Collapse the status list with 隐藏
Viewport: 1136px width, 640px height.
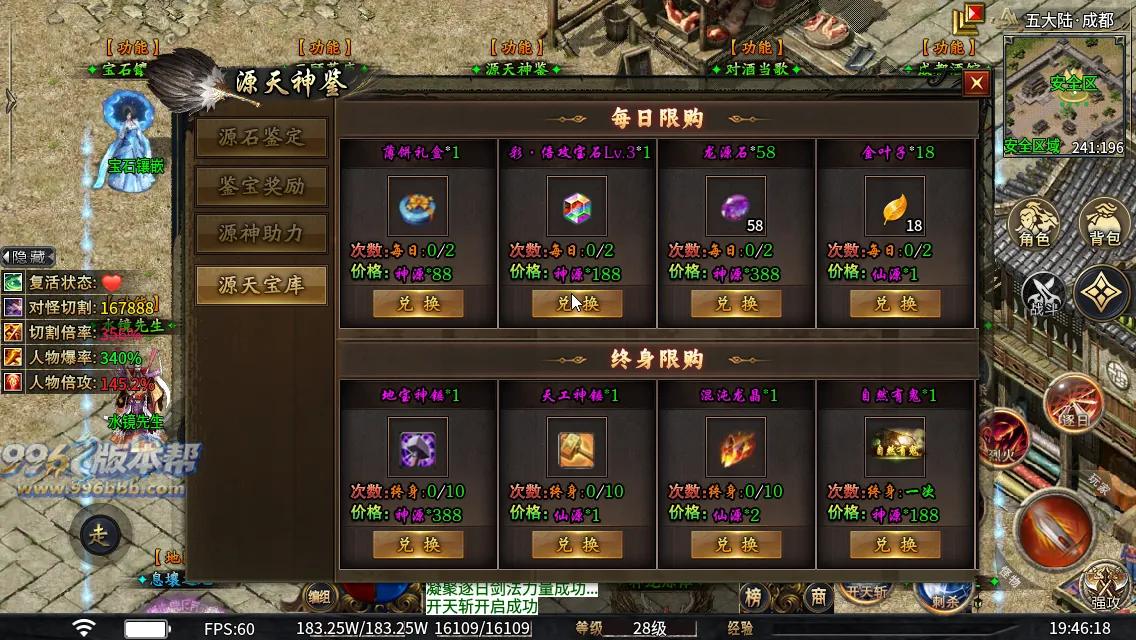pos(27,257)
